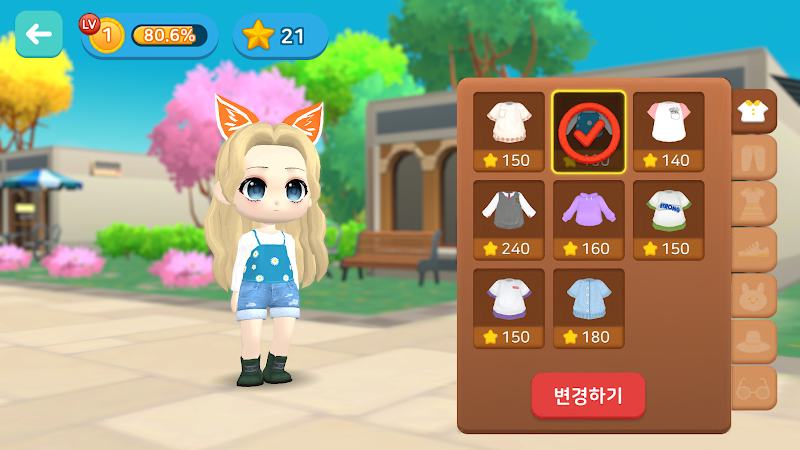Select the cream white blouse for 150
Viewport: 800px width, 450px height.
point(509,132)
